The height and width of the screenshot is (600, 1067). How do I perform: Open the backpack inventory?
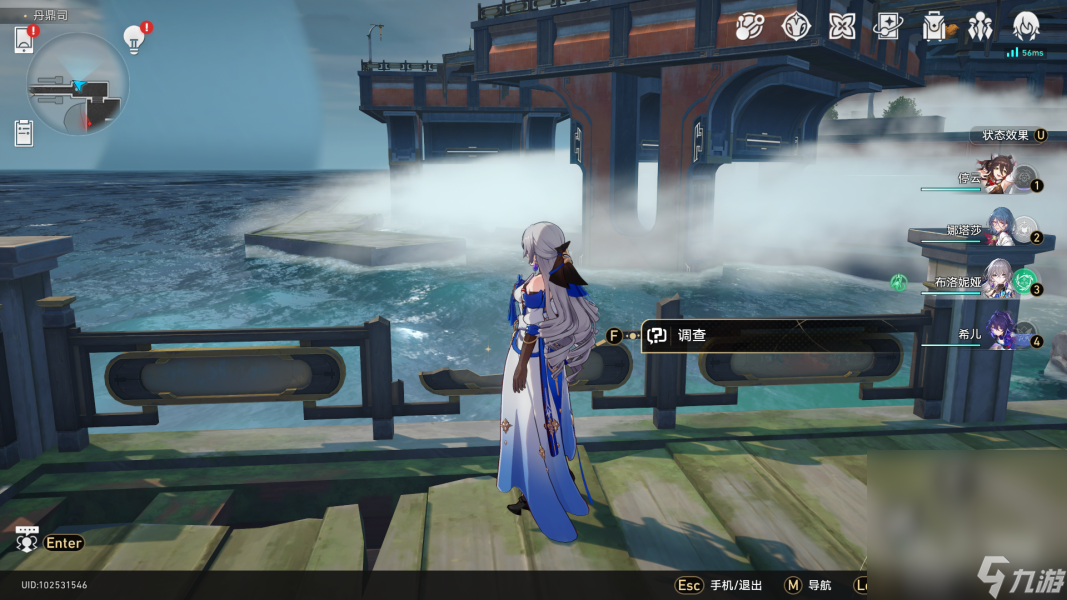coord(934,27)
